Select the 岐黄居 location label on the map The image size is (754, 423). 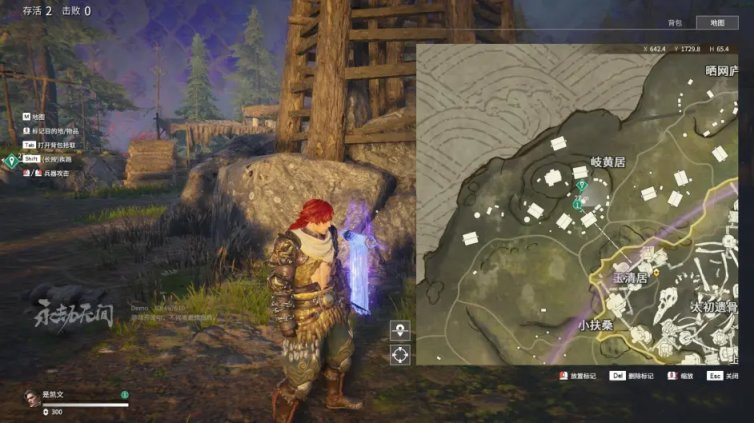[x=608, y=160]
